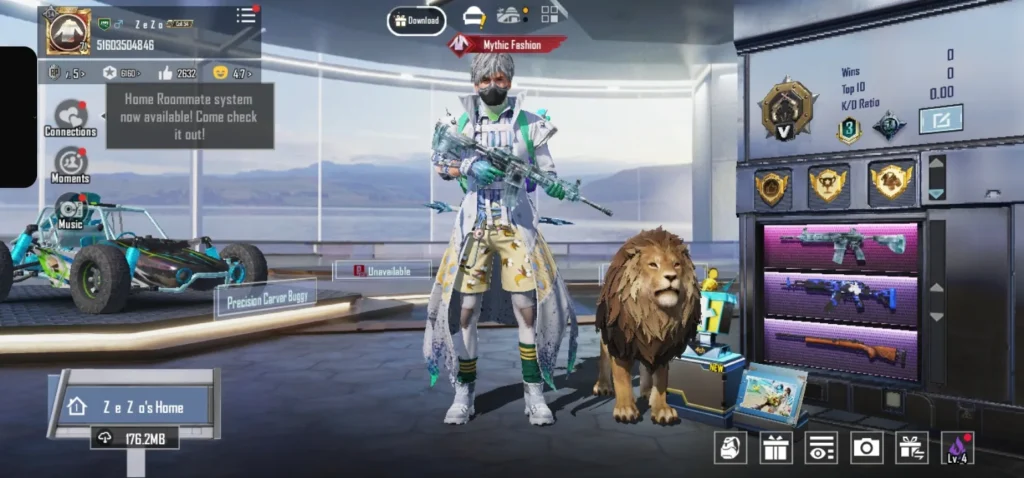The height and width of the screenshot is (478, 1024).
Task: Tap the thumbs-up likes counter
Action: click(176, 73)
